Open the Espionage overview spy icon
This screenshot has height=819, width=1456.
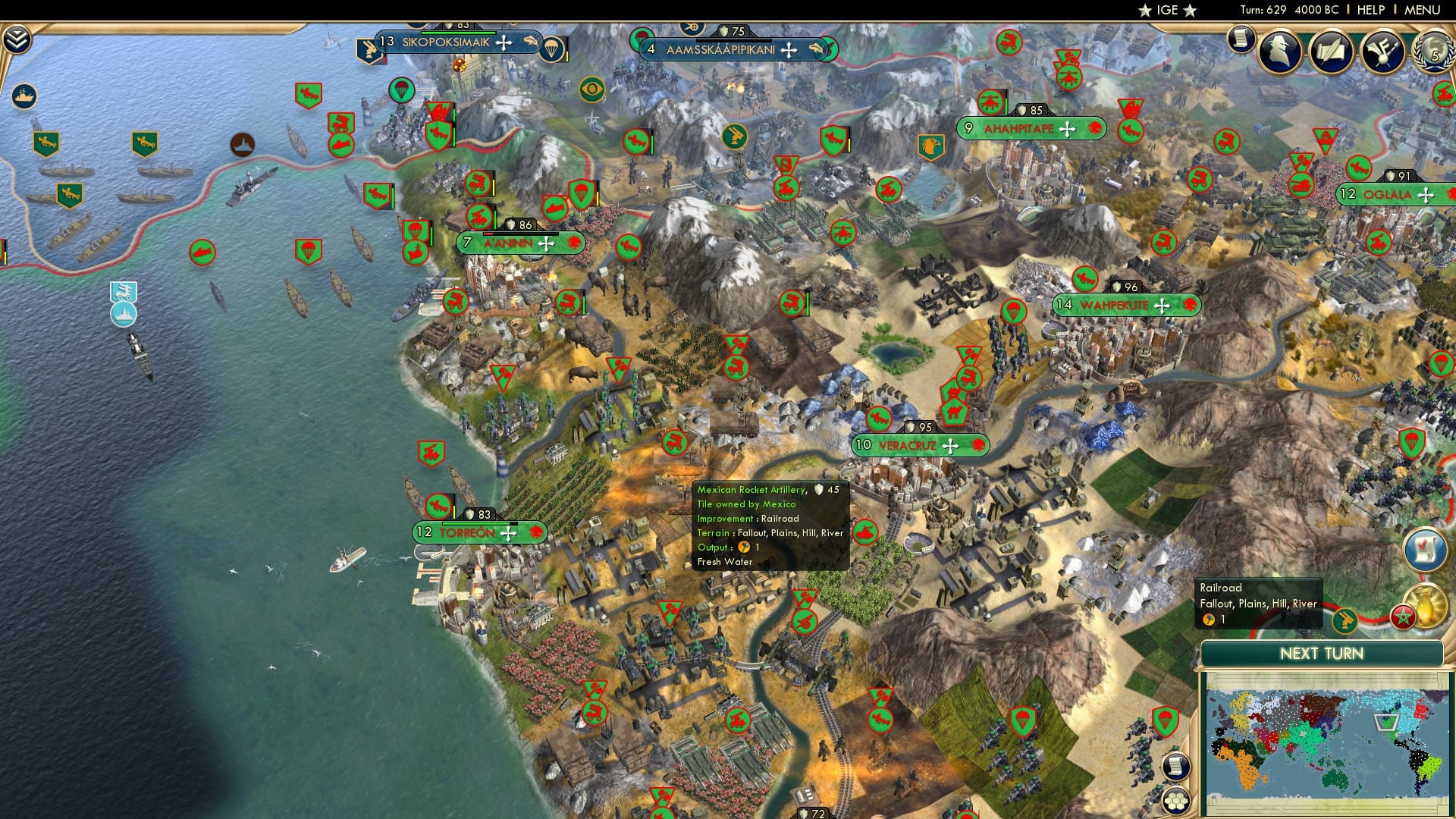coord(1278,51)
